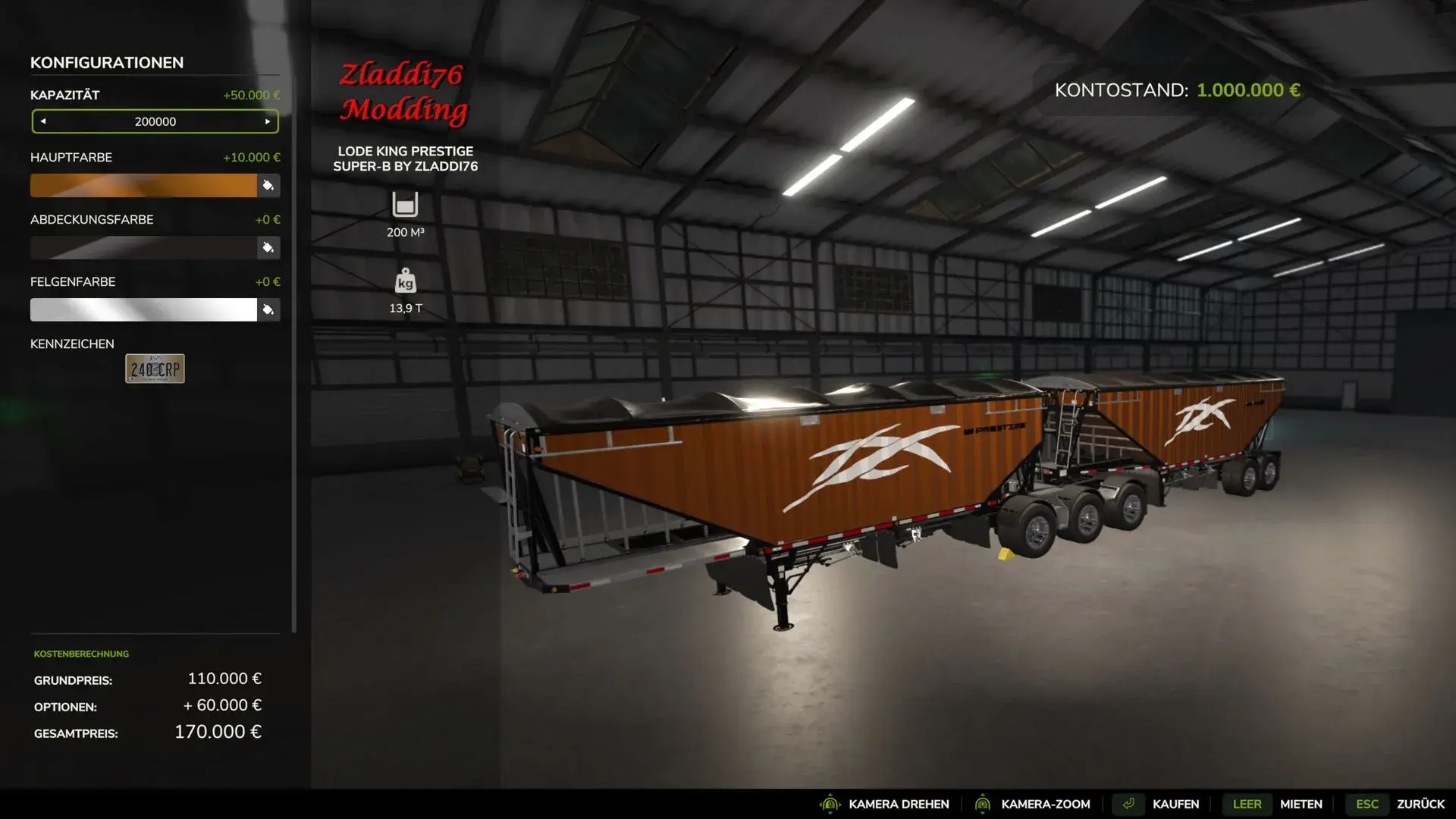The image size is (1456, 819).
Task: Open the Abdeckungsfarbe paint bucket color picker
Action: (269, 247)
